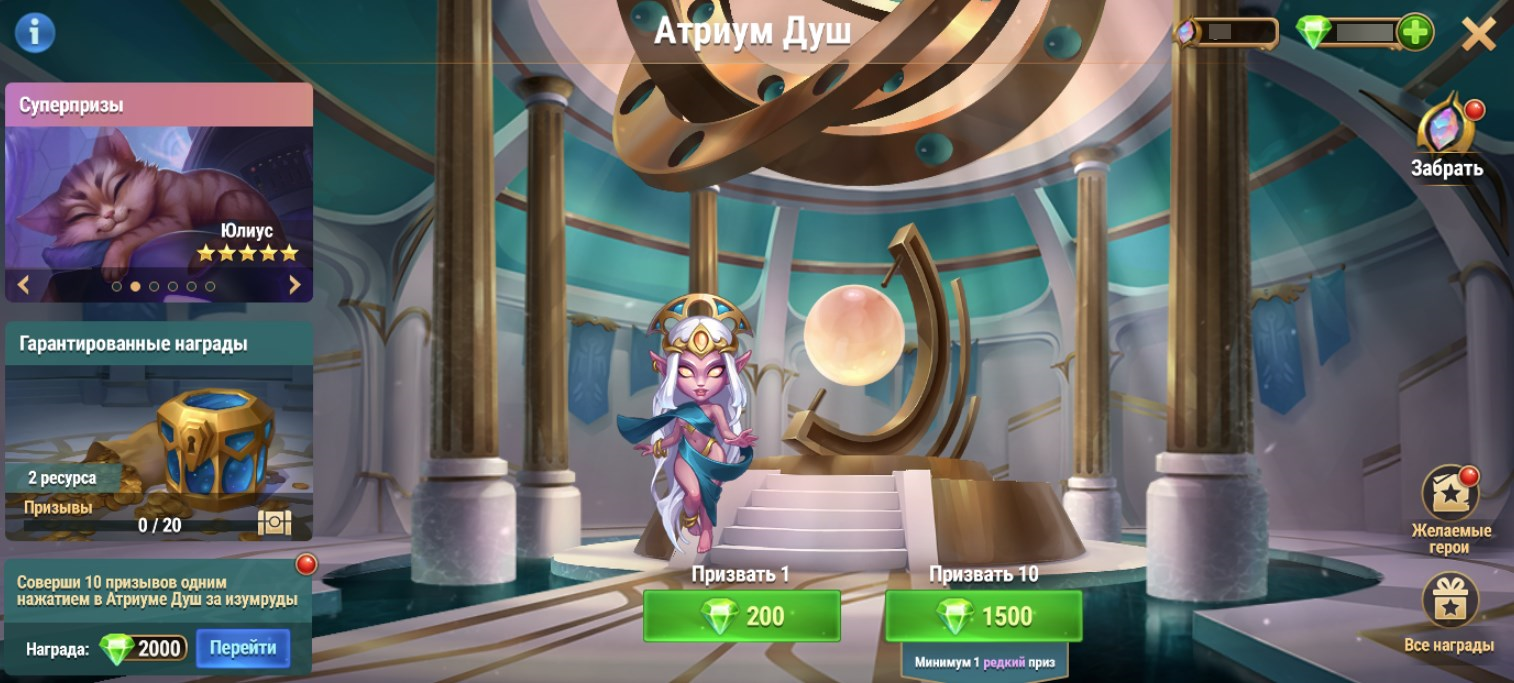Tap the Перейти button
Viewport: 1514px width, 683px height.
pyautogui.click(x=243, y=648)
